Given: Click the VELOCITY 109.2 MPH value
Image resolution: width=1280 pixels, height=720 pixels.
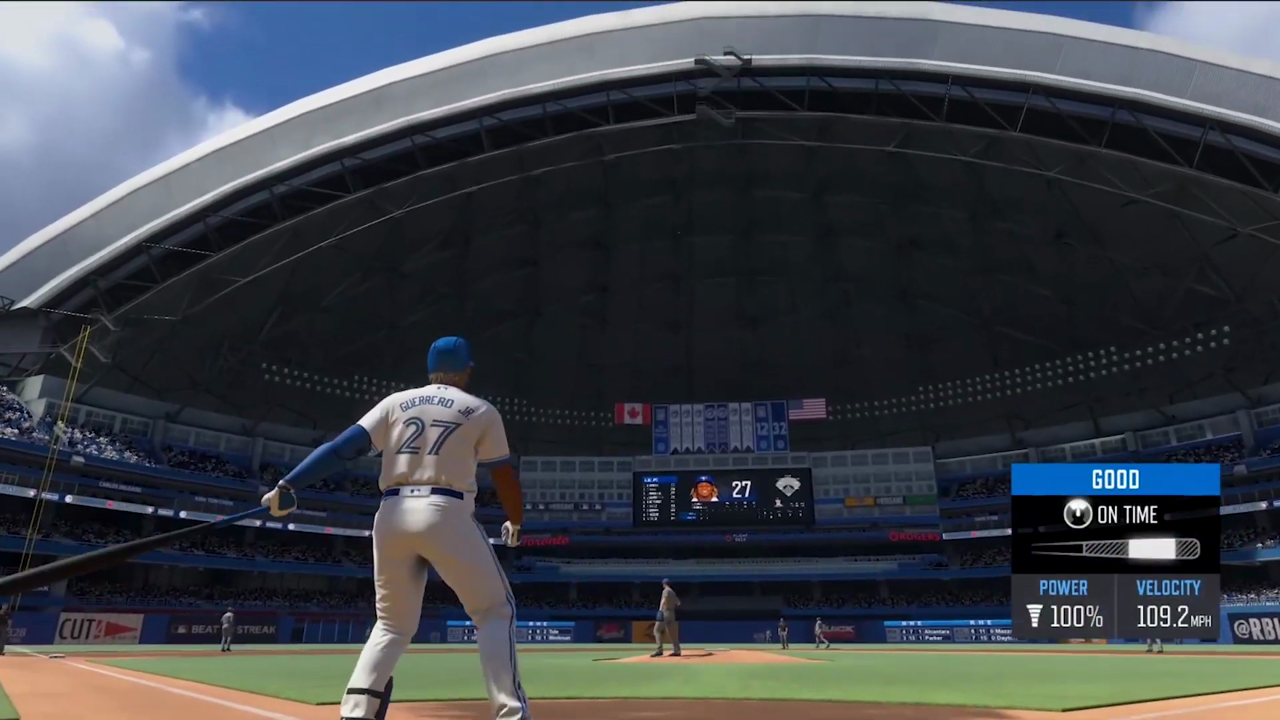Looking at the screenshot, I should tap(1168, 617).
